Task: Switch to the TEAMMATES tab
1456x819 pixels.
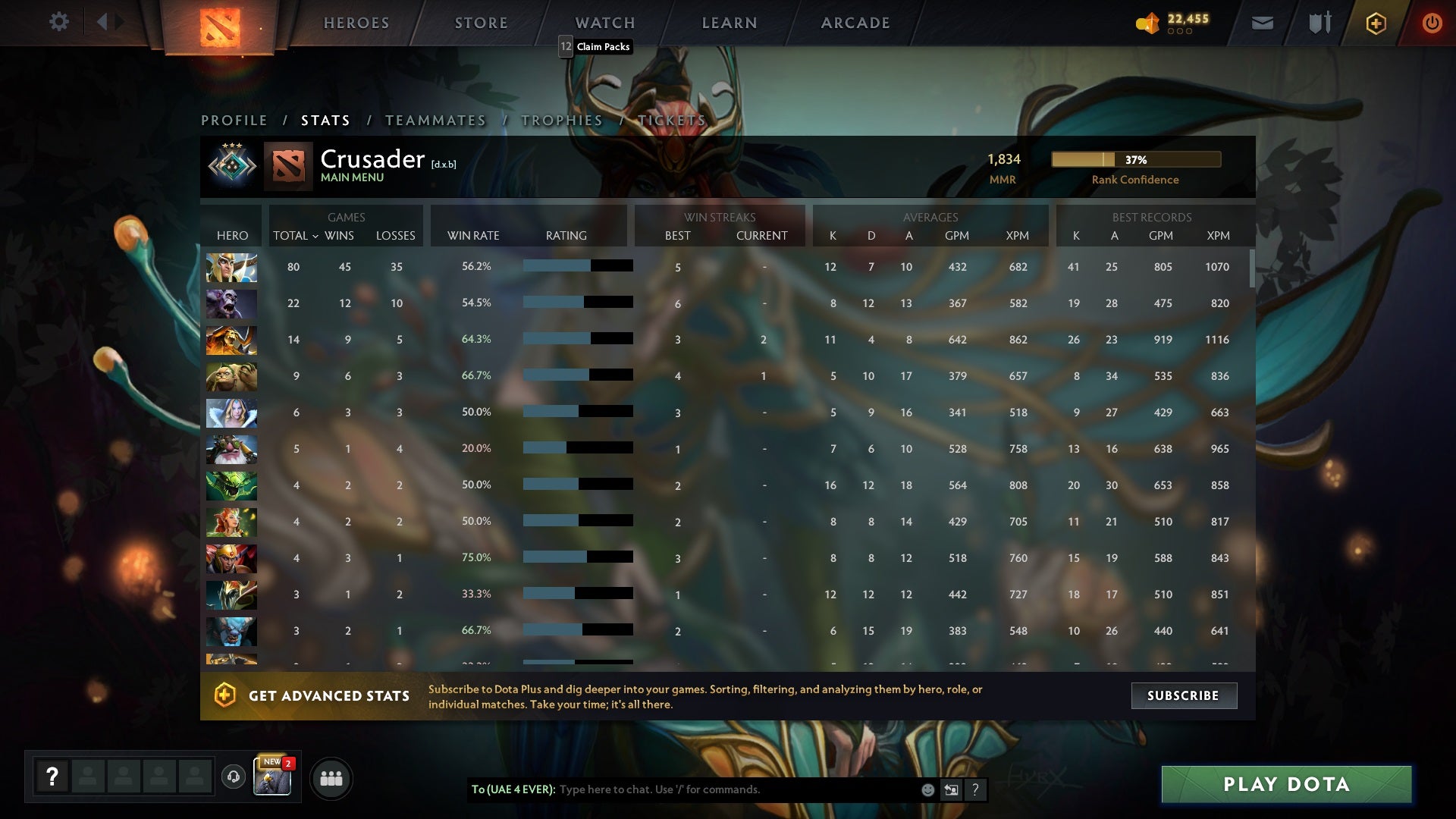Action: click(x=436, y=120)
